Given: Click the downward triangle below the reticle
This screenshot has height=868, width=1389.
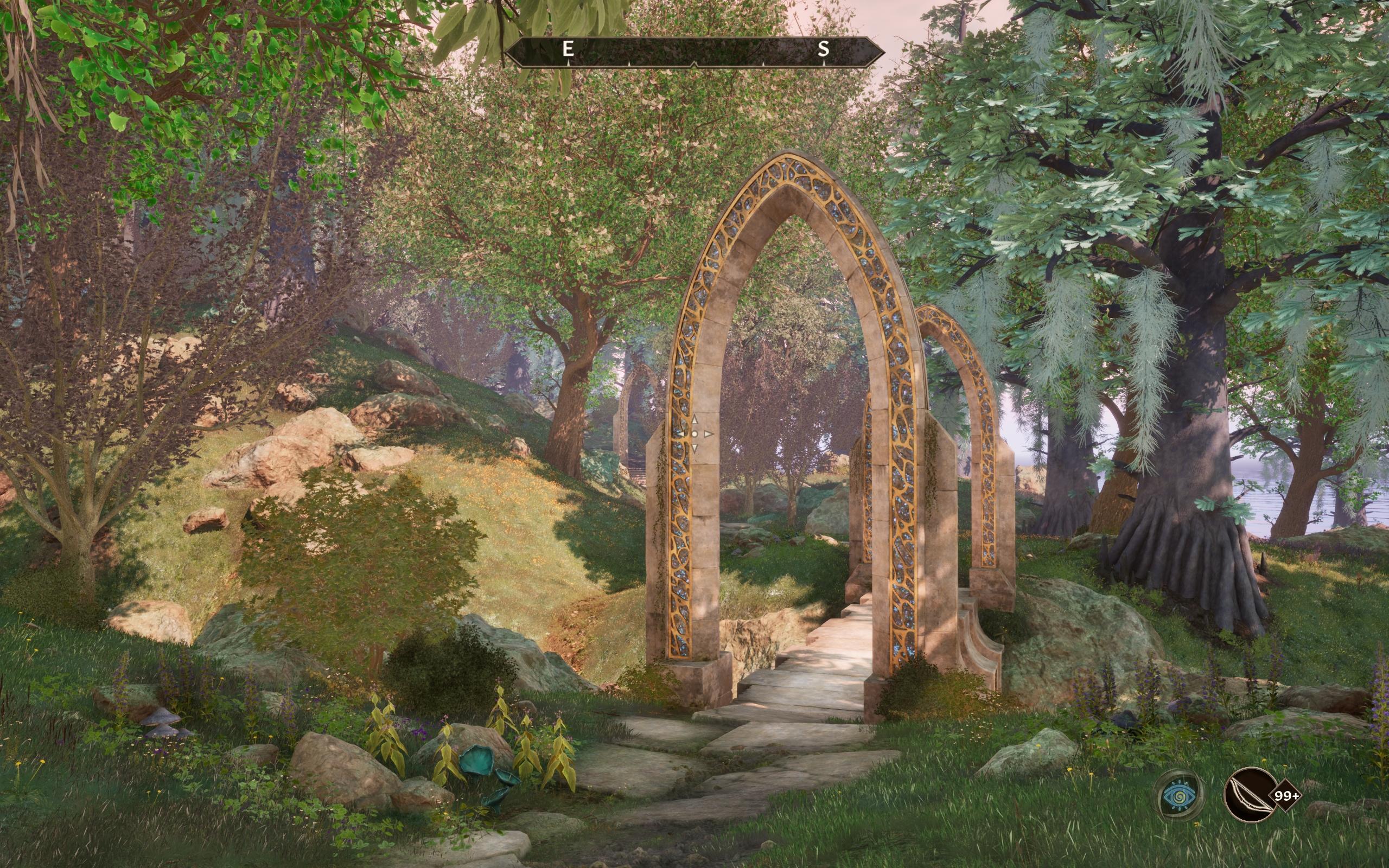Looking at the screenshot, I should point(694,448).
